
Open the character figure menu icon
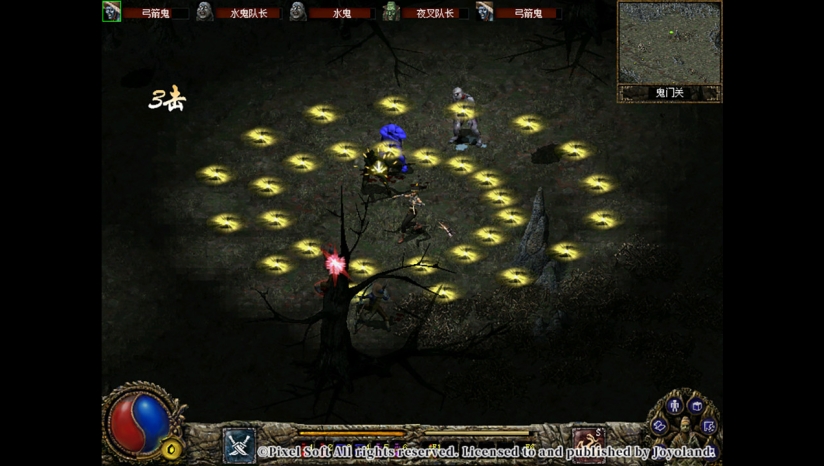(x=673, y=406)
